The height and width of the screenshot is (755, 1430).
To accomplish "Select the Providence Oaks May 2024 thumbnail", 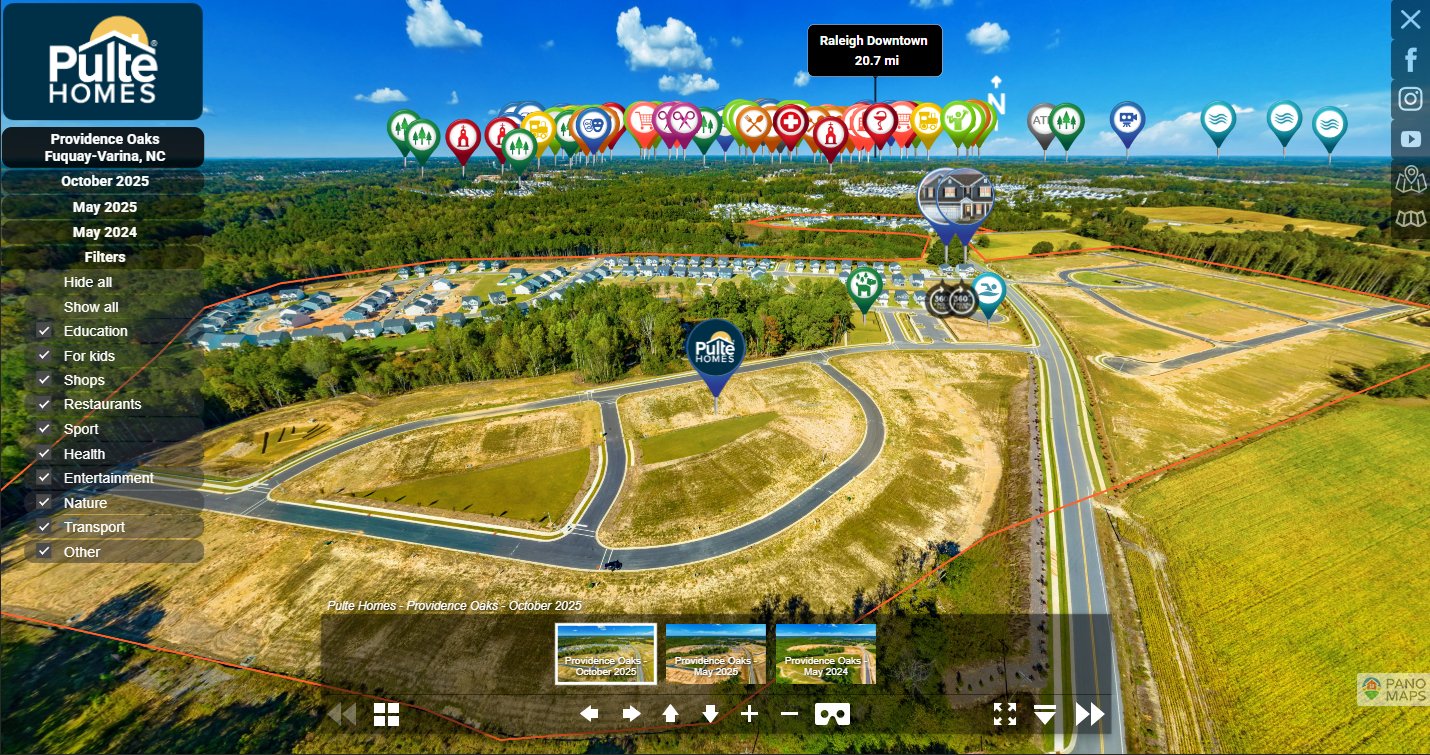I will pyautogui.click(x=825, y=653).
